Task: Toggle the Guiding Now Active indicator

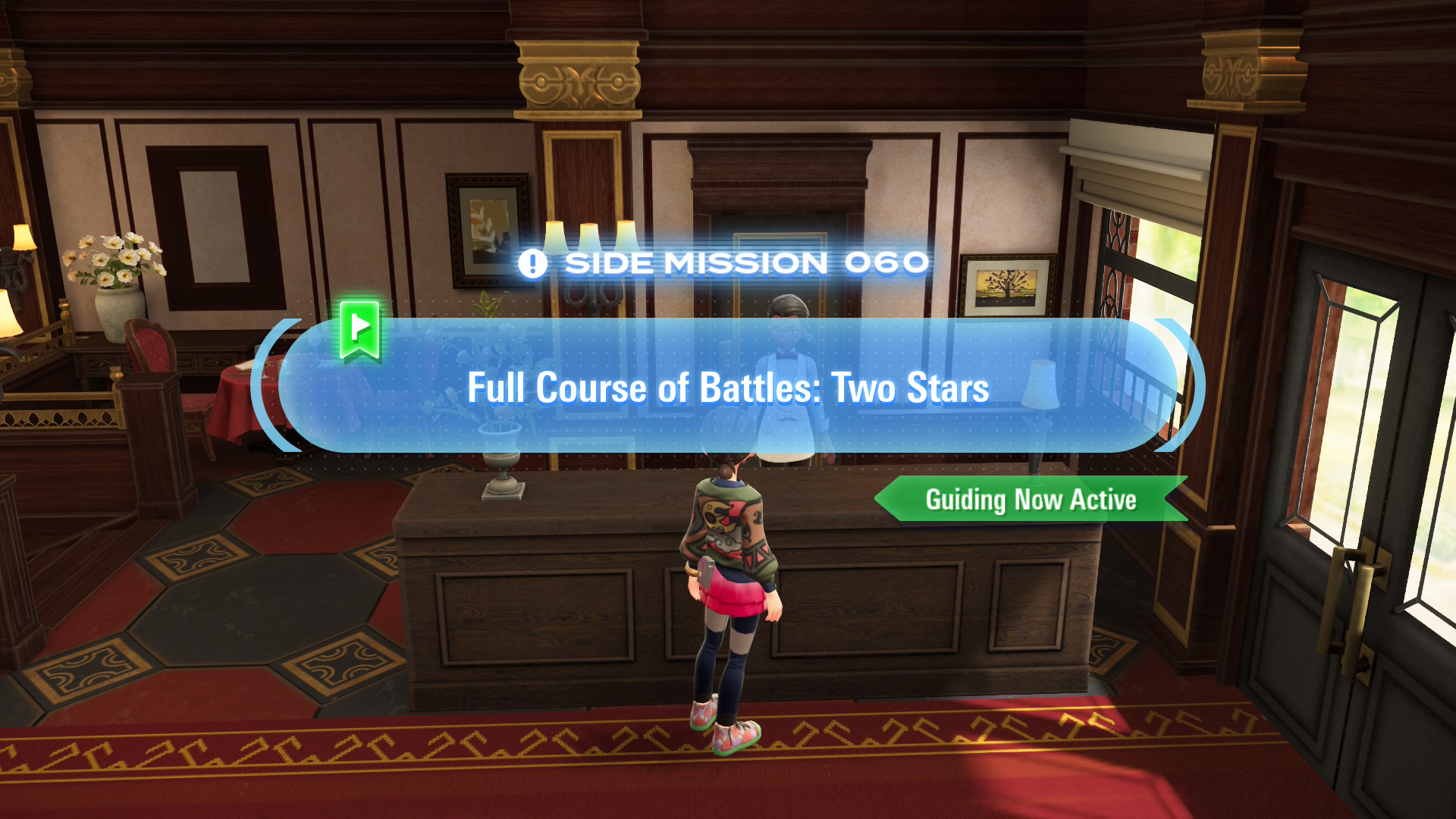Action: coord(1031,500)
